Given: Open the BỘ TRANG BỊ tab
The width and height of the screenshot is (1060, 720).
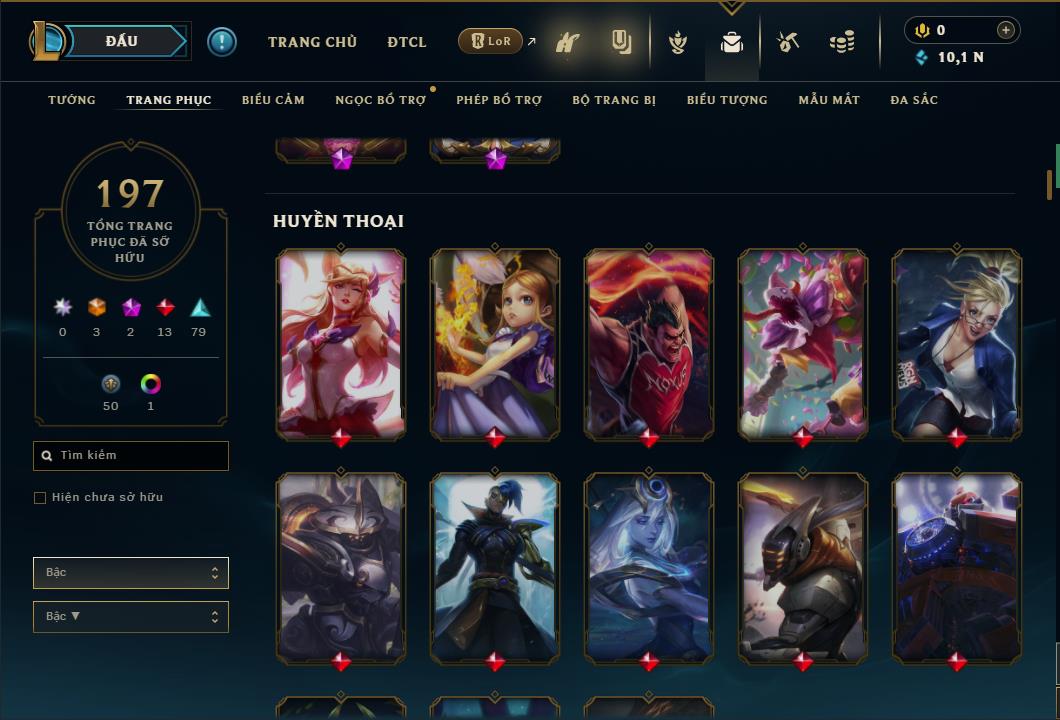Looking at the screenshot, I should click(x=614, y=100).
